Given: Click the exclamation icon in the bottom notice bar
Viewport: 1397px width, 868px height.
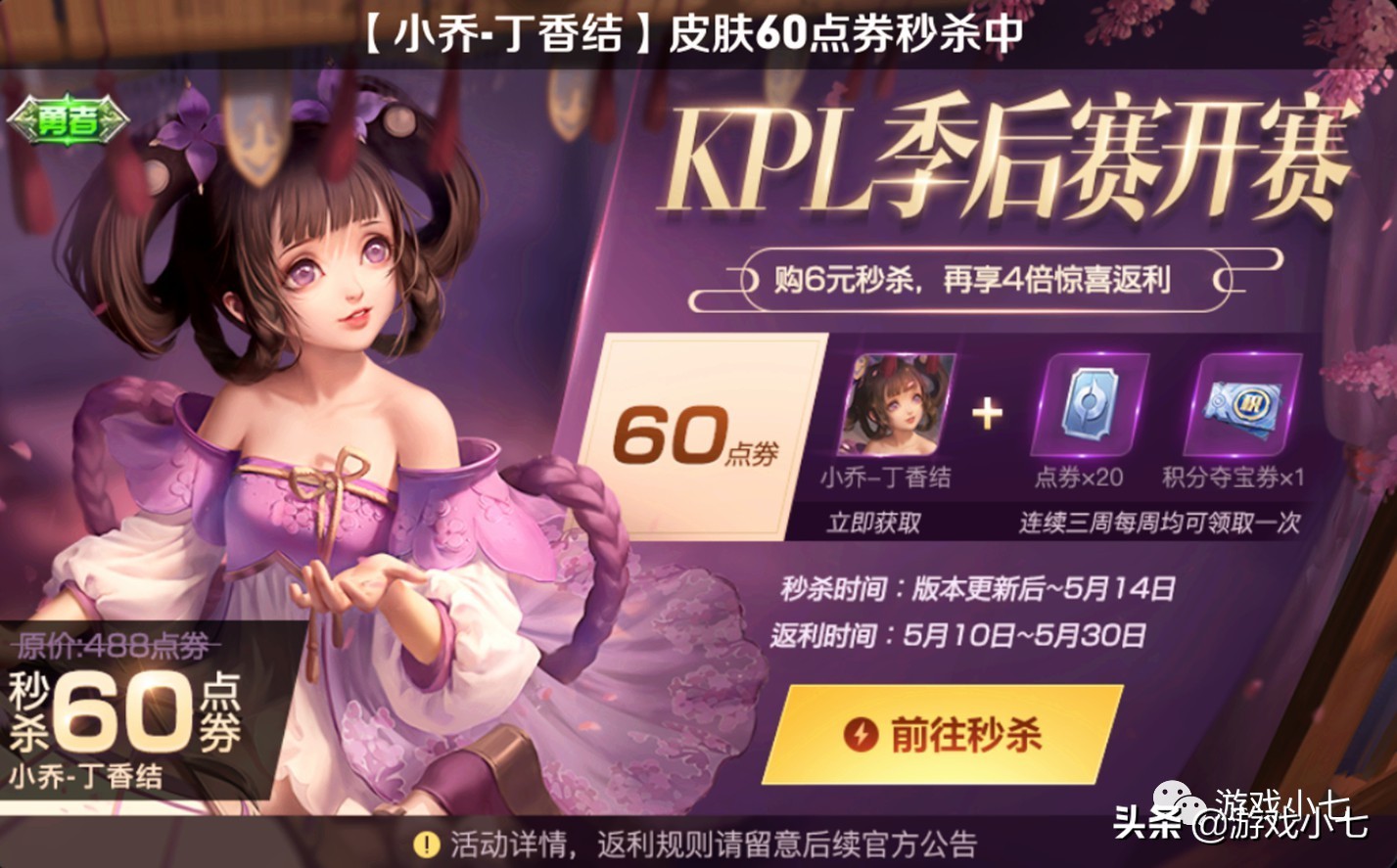Looking at the screenshot, I should [426, 843].
